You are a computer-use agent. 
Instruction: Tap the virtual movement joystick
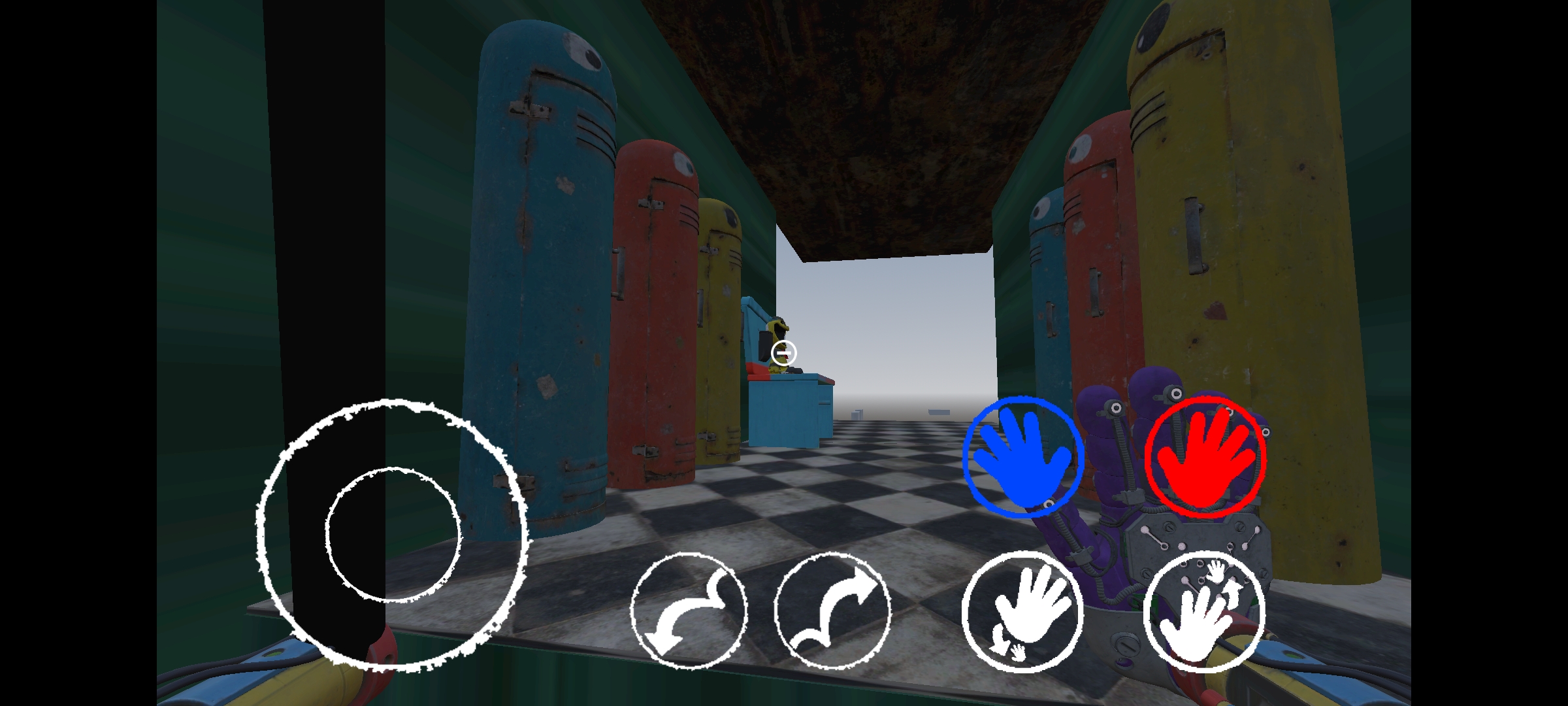point(393,534)
